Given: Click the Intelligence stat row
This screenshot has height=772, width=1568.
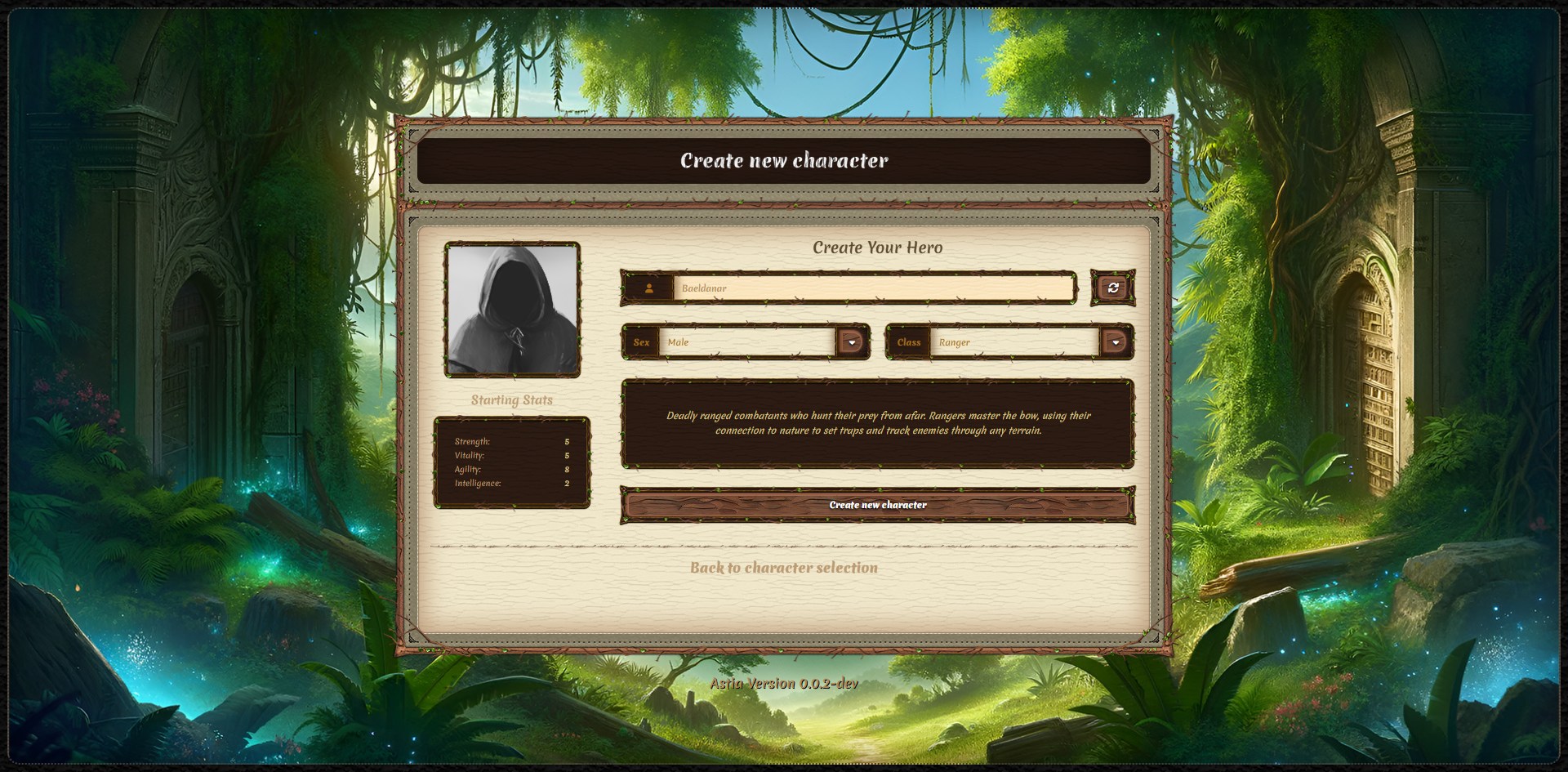Looking at the screenshot, I should click(510, 484).
